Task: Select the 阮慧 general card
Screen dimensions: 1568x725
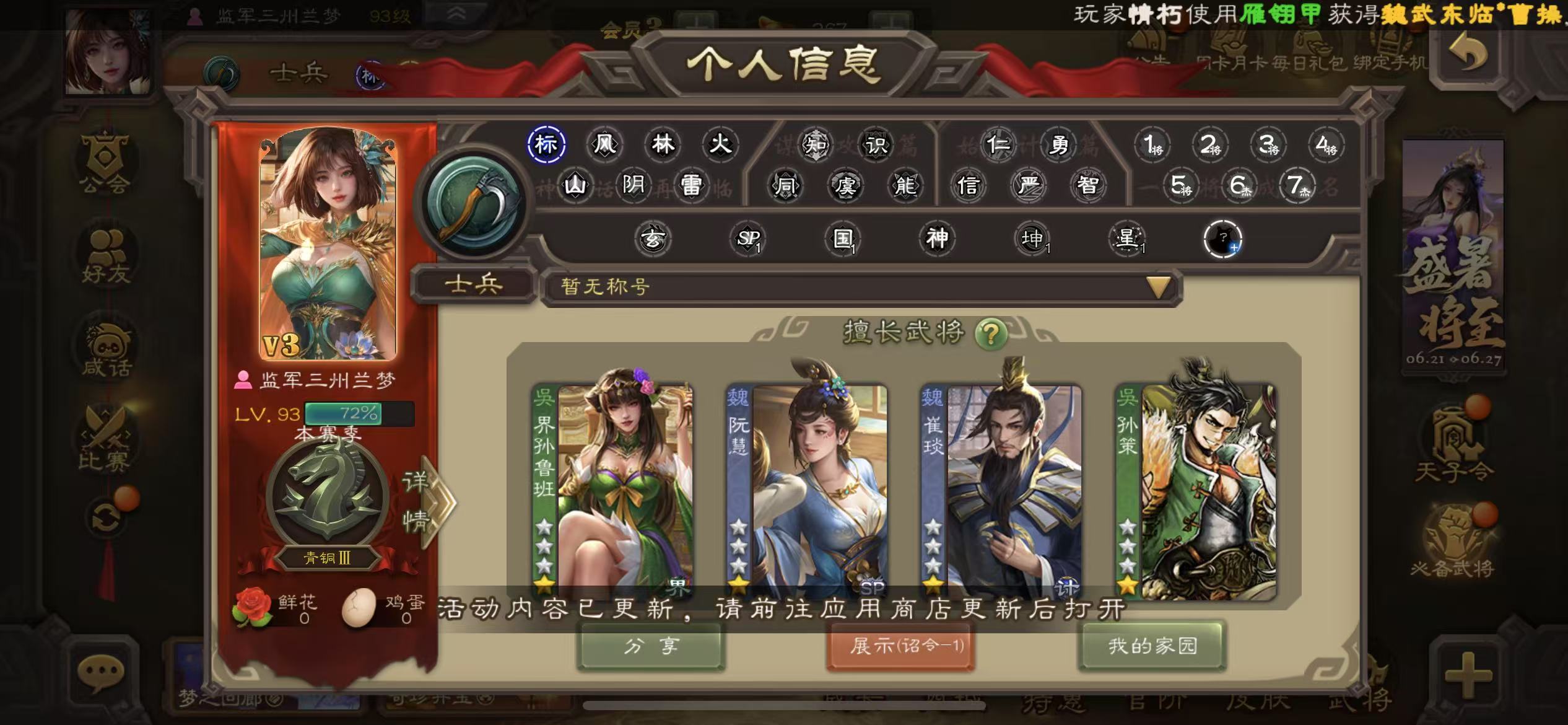Action: pyautogui.click(x=807, y=491)
